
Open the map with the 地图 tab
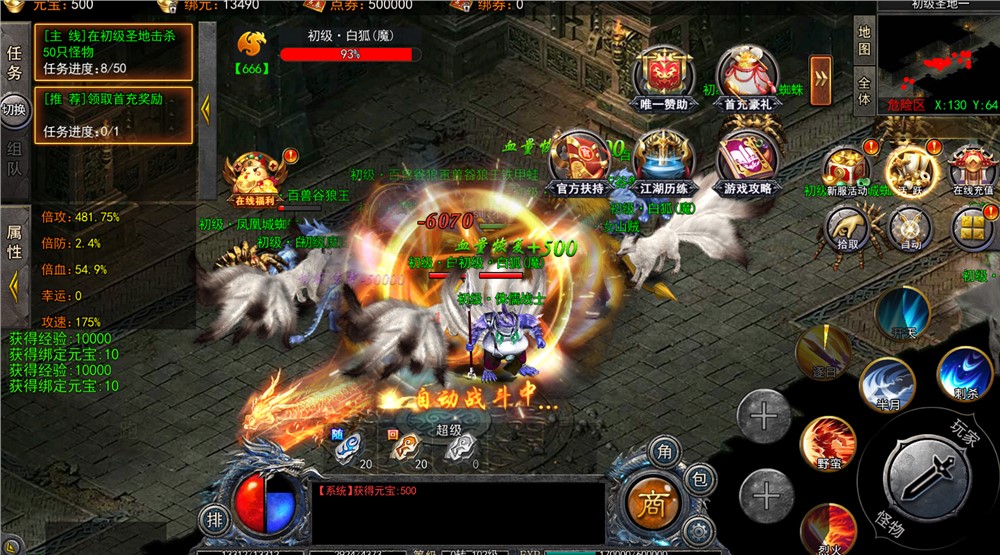[865, 41]
